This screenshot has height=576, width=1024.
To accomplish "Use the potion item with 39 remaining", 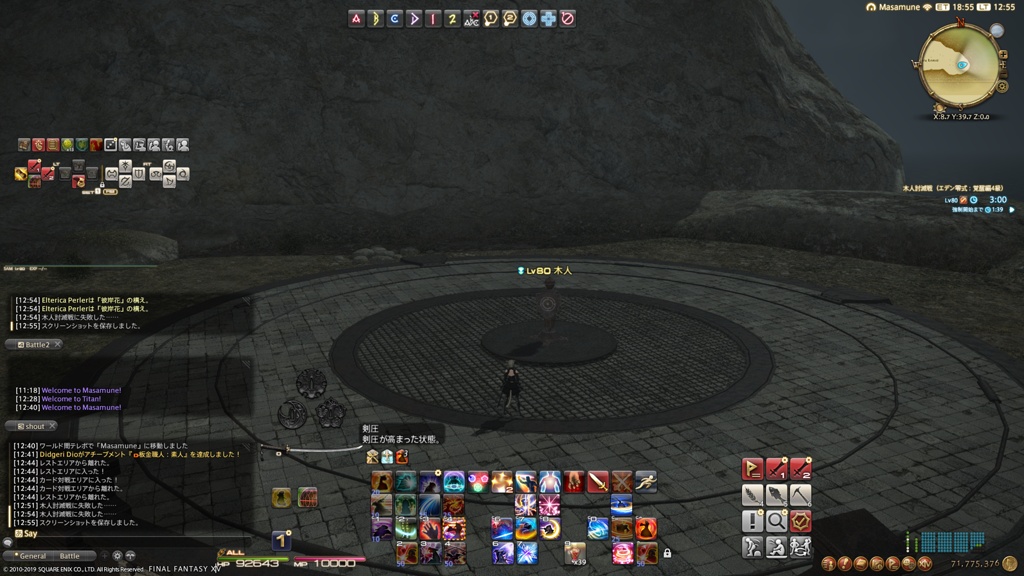I will tap(574, 552).
